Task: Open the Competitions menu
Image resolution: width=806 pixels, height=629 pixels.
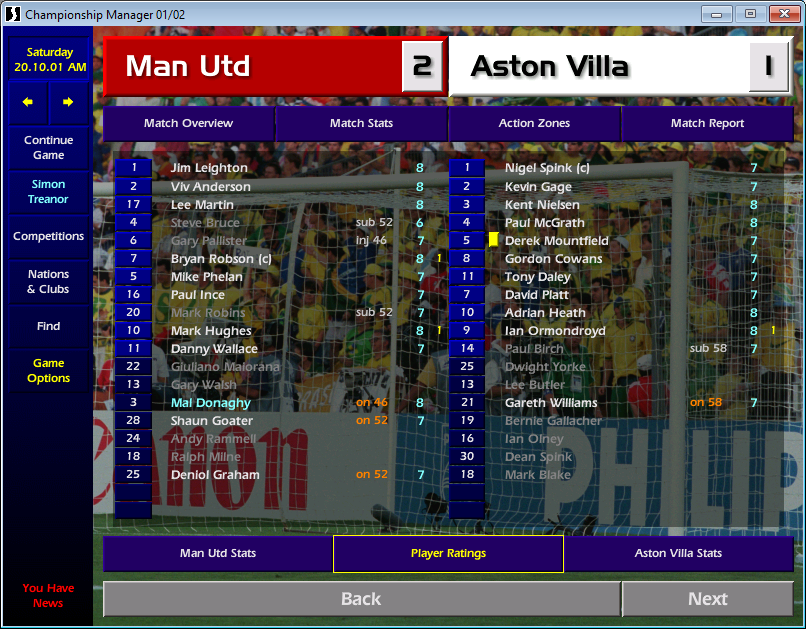Action: (48, 237)
